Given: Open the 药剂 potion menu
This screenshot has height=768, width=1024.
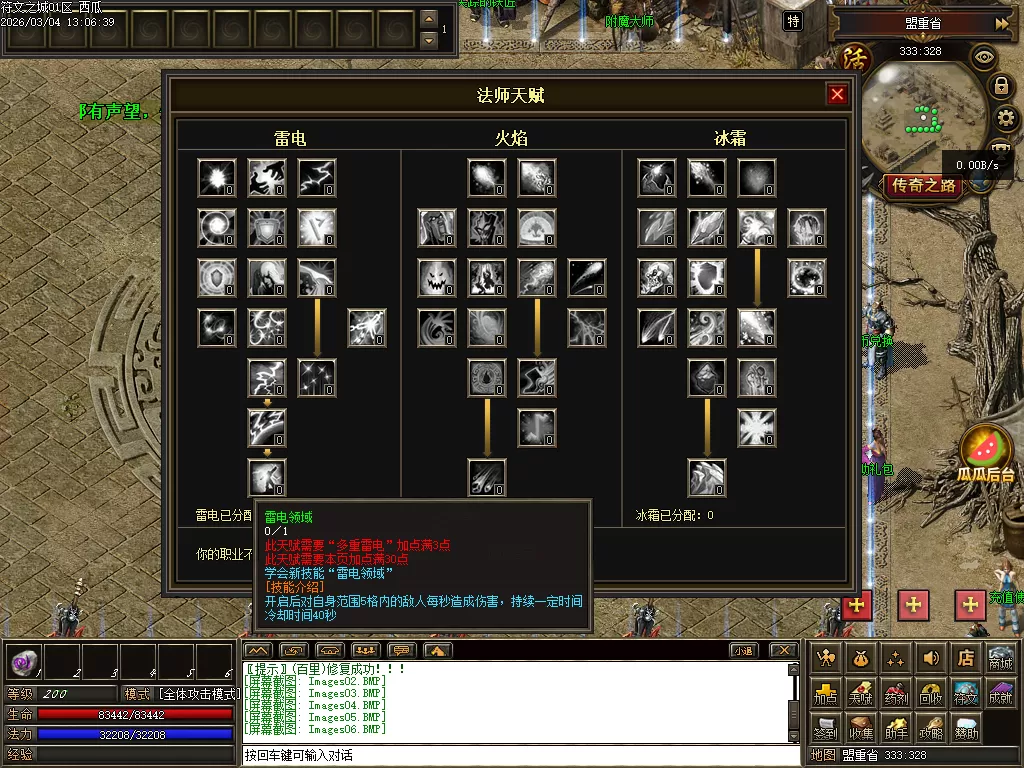Looking at the screenshot, I should click(896, 694).
